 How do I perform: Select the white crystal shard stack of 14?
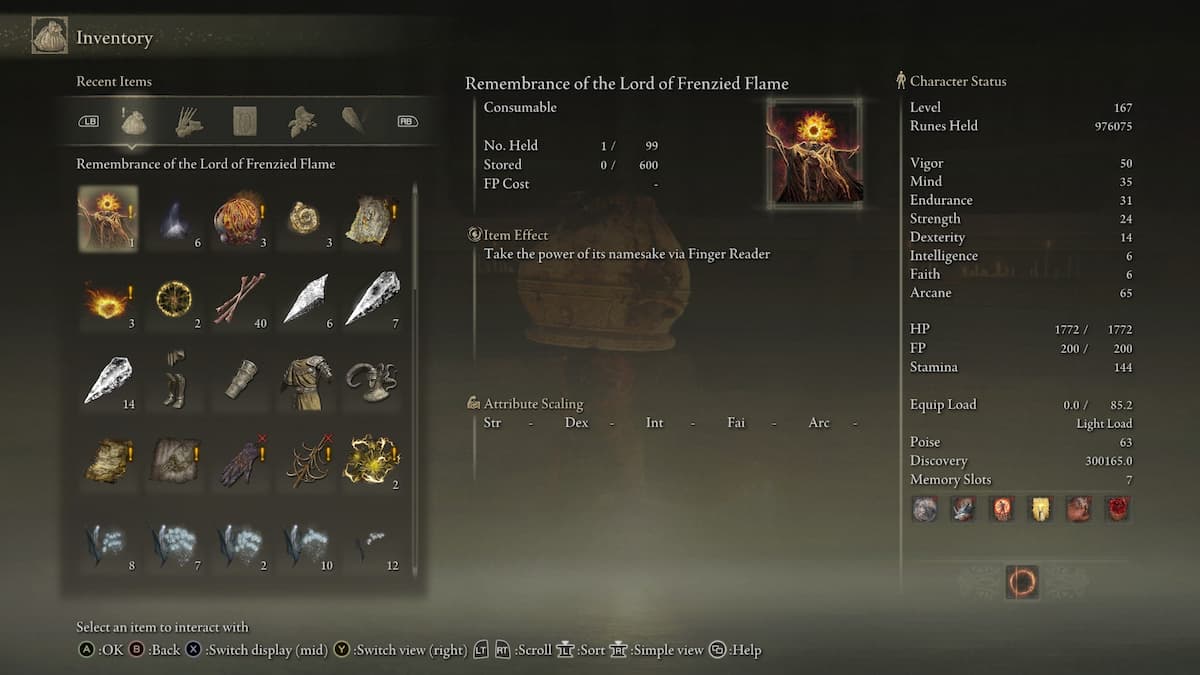coord(108,380)
